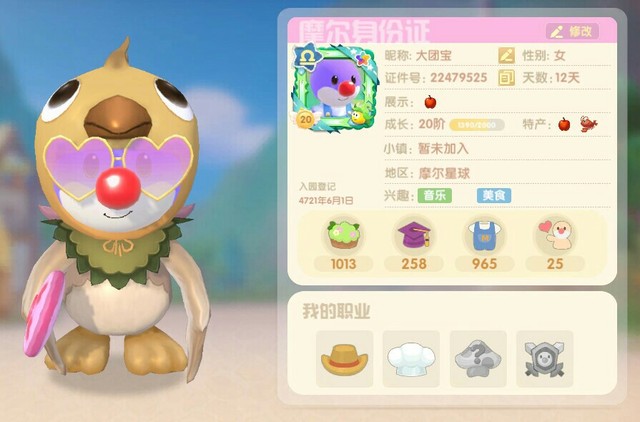Select the farmer straw hat profession
This screenshot has width=640, height=422.
tap(344, 359)
